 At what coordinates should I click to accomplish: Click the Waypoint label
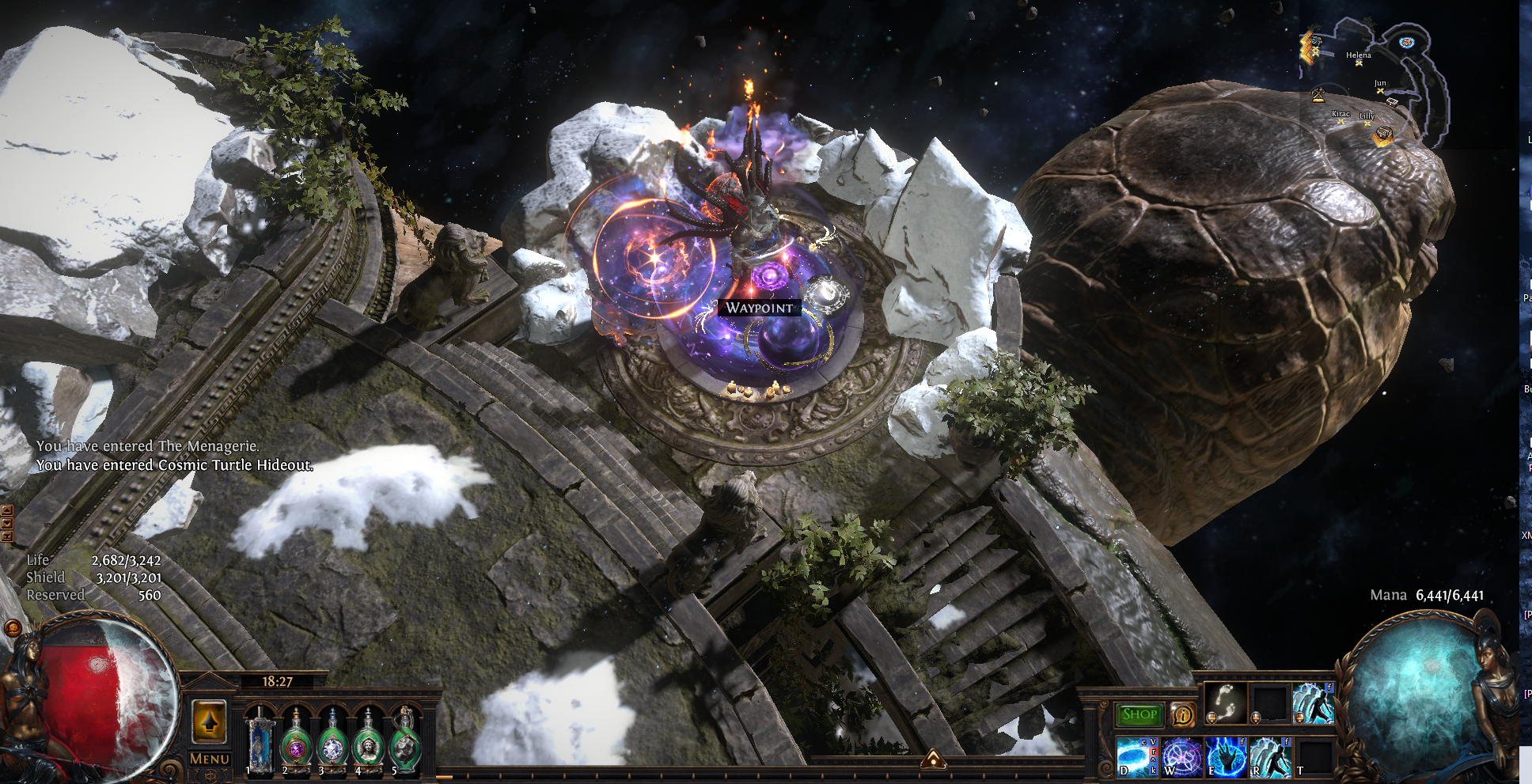pos(759,308)
